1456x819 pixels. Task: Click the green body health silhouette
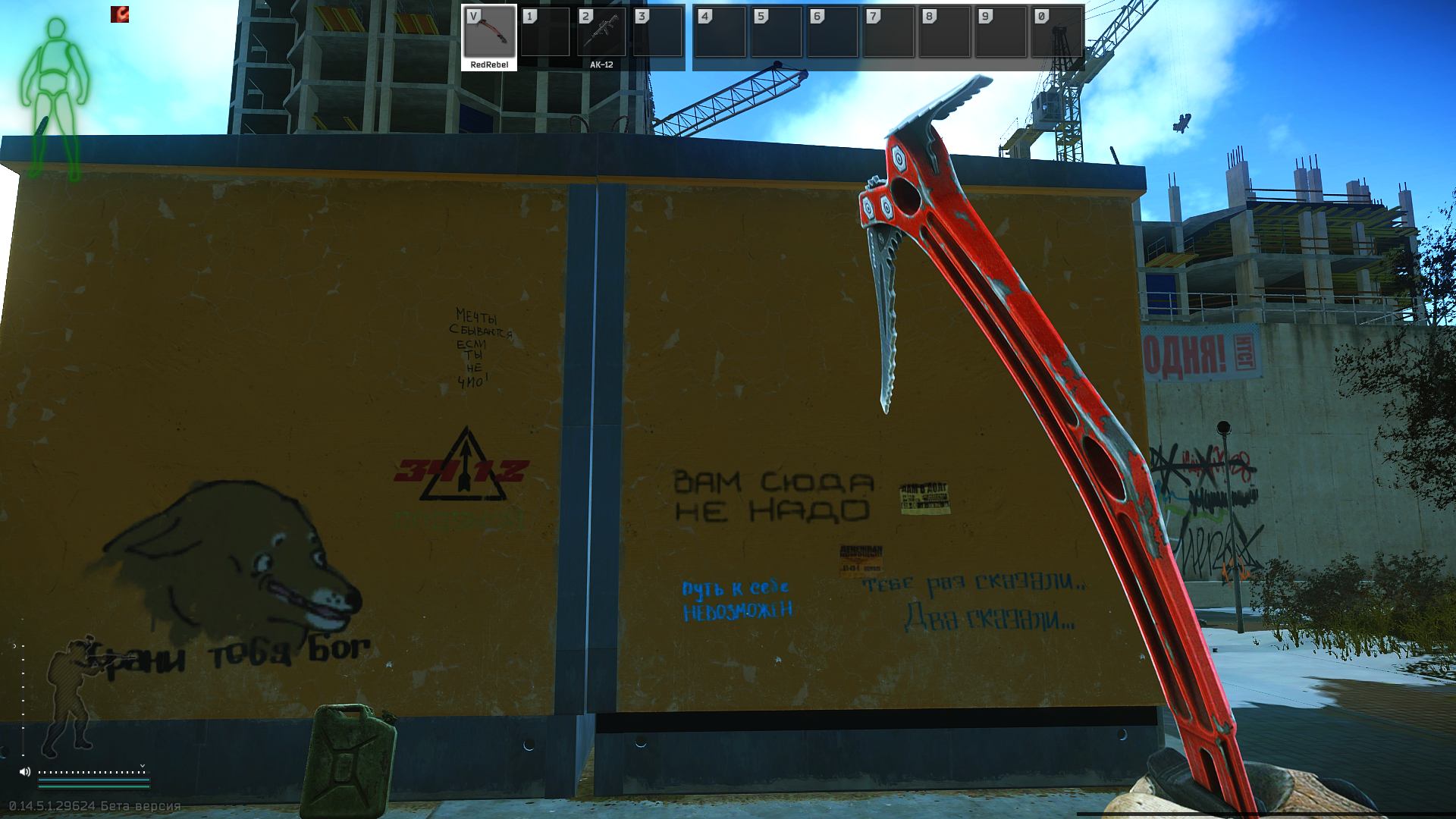pyautogui.click(x=55, y=99)
